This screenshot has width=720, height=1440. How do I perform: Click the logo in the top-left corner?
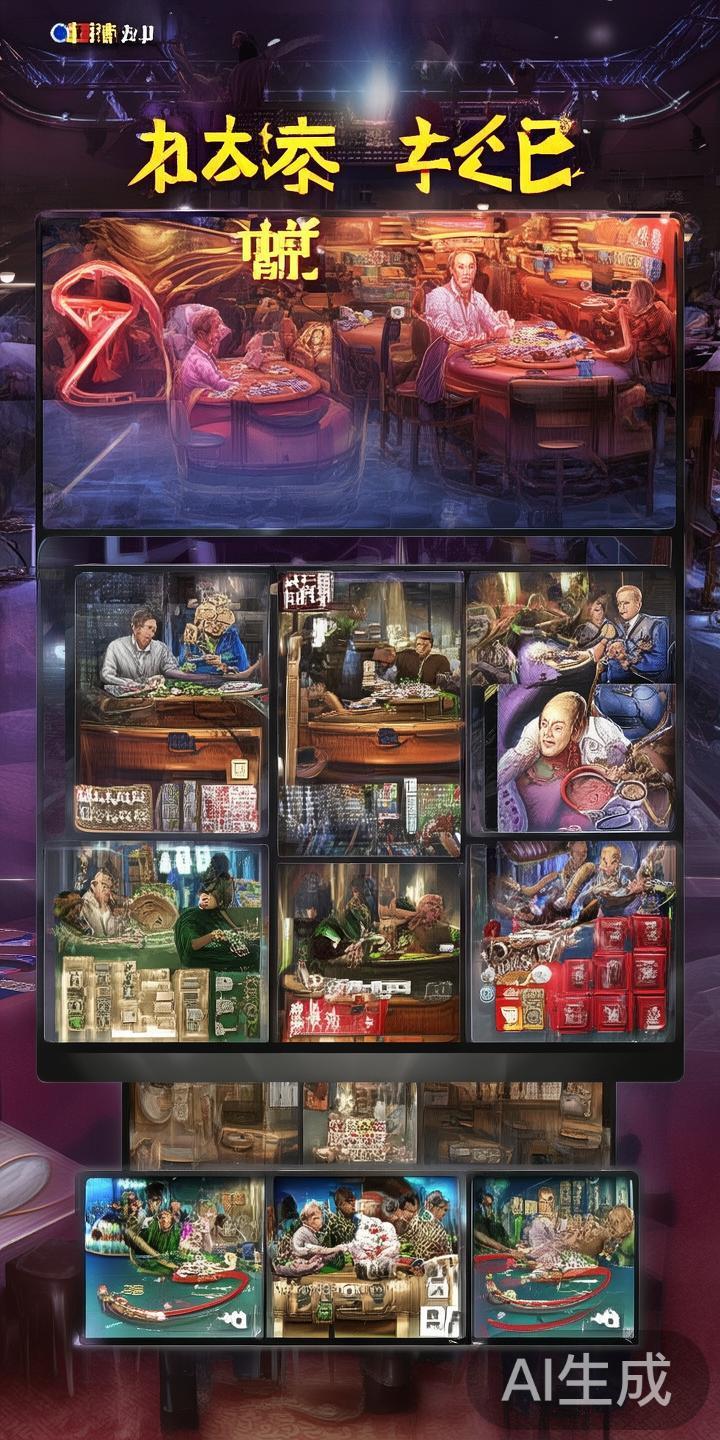click(x=100, y=33)
